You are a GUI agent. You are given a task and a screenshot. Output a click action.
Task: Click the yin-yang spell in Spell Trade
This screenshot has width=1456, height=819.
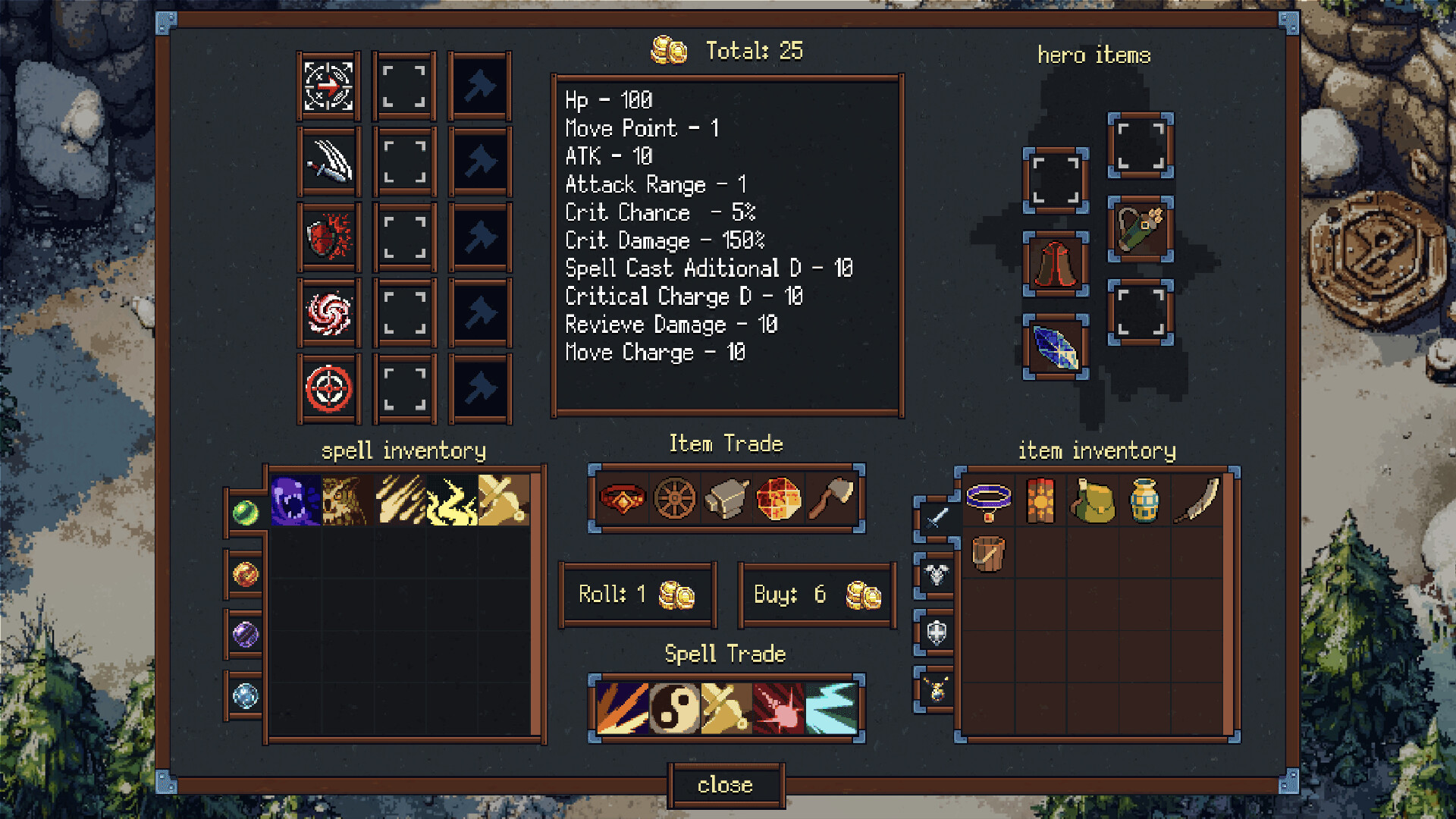point(674,707)
